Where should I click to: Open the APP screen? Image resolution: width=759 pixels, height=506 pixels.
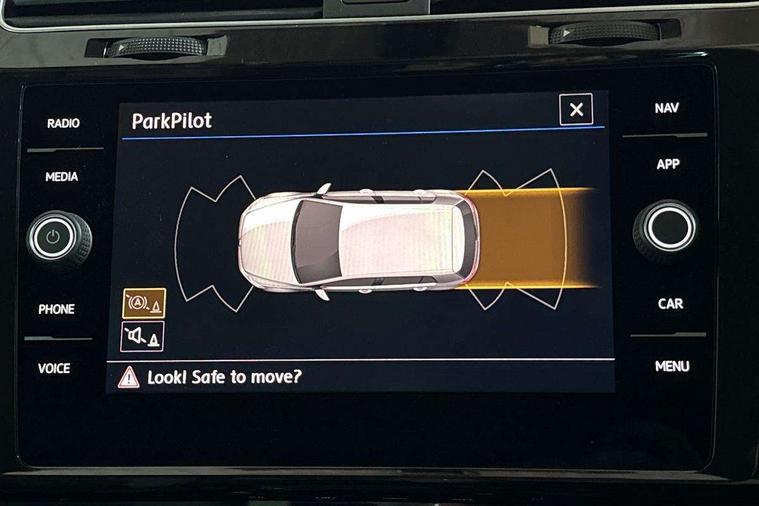click(668, 164)
